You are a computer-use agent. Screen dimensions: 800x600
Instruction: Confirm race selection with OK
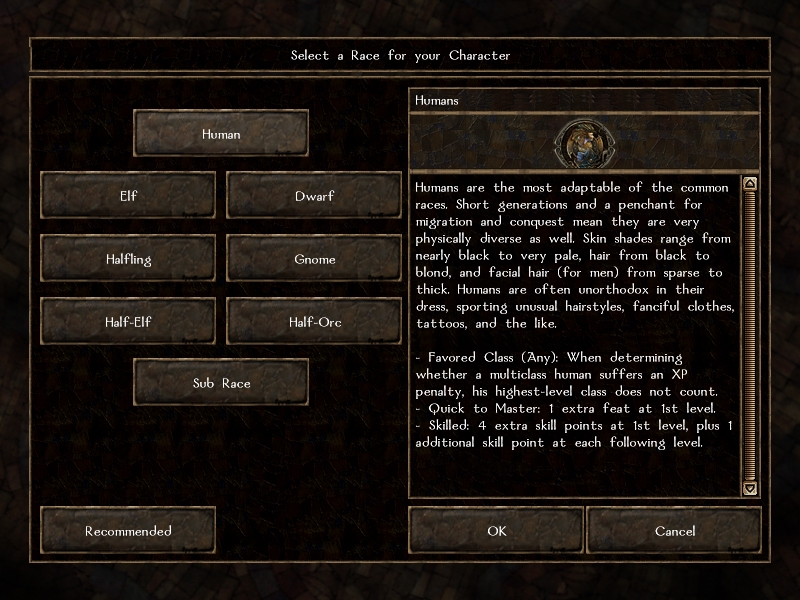pyautogui.click(x=497, y=531)
